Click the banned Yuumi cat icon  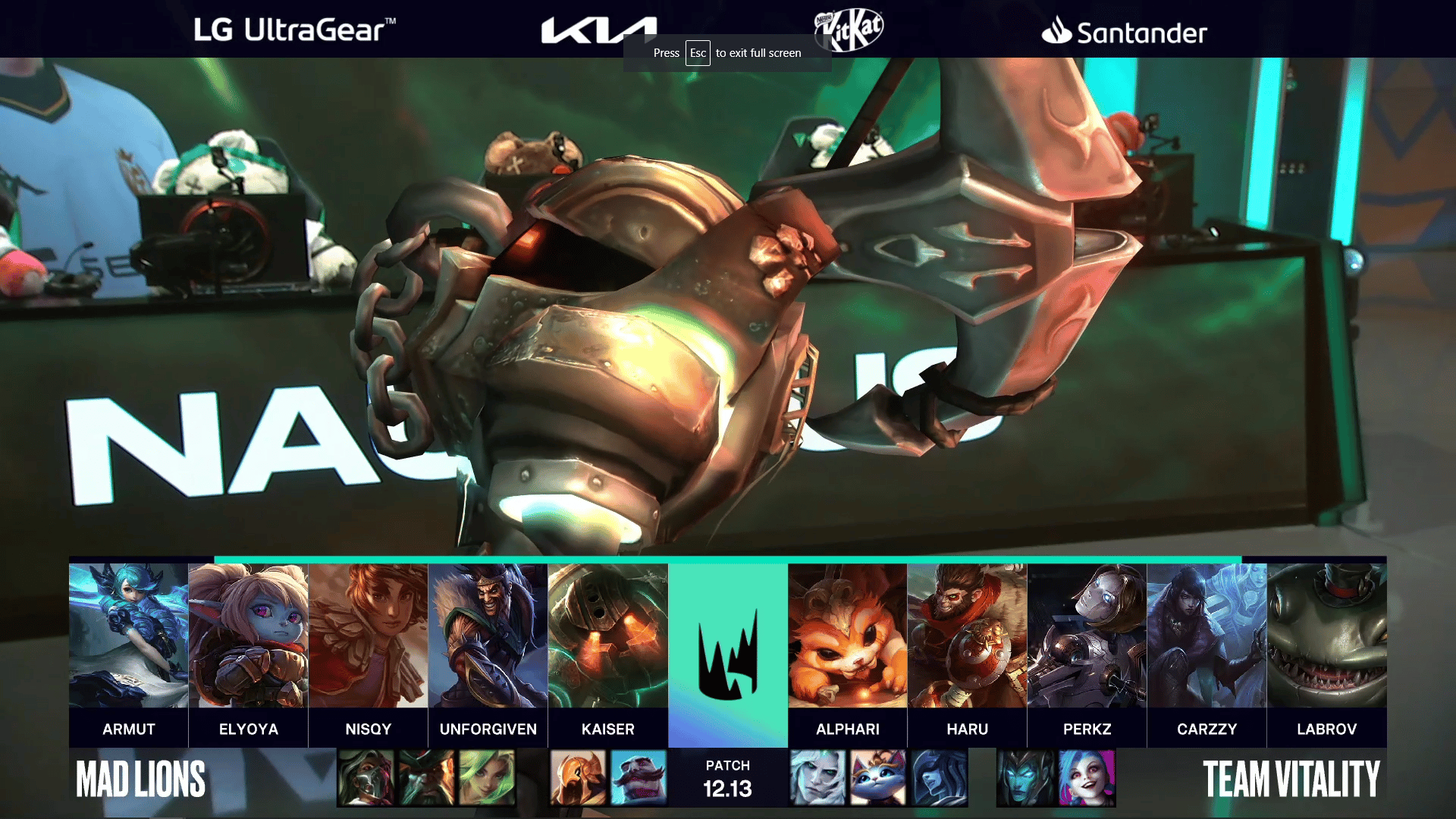tap(878, 778)
